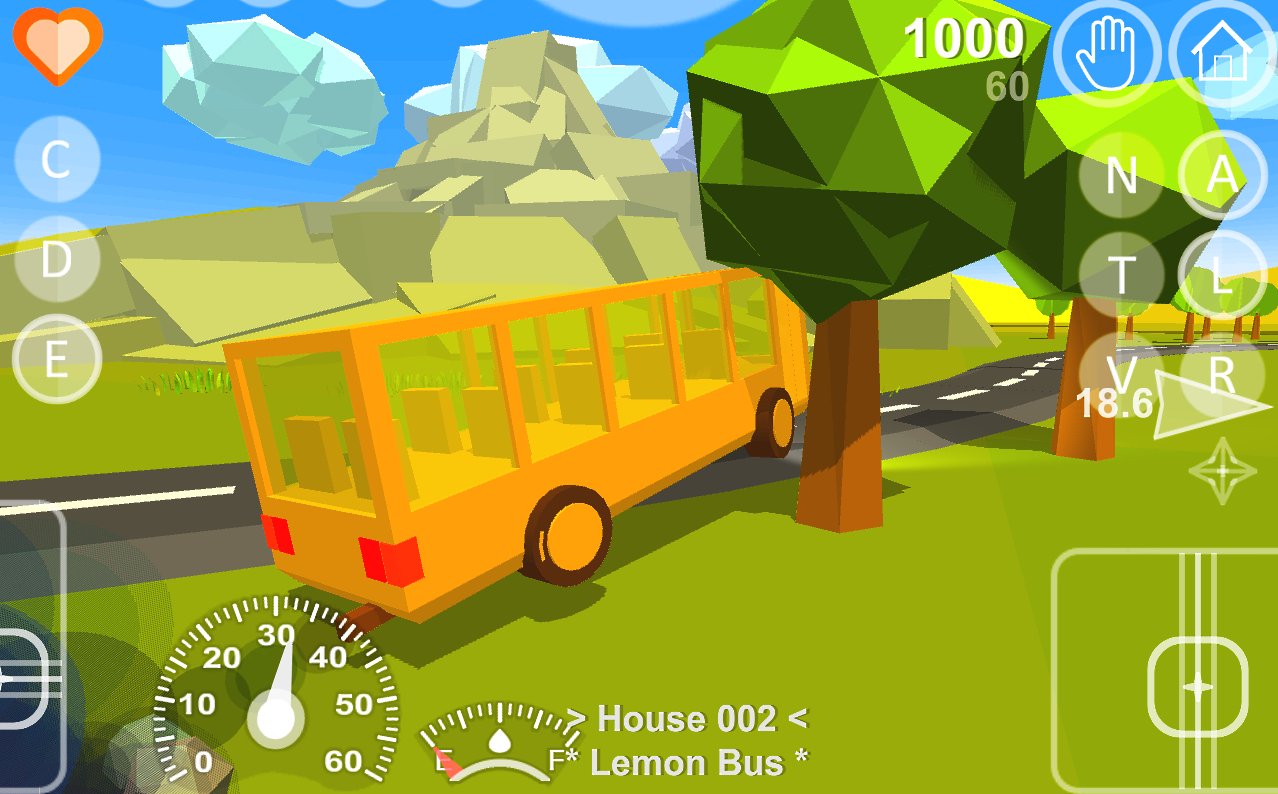Tap the C circle button
The height and width of the screenshot is (794, 1278).
point(56,160)
